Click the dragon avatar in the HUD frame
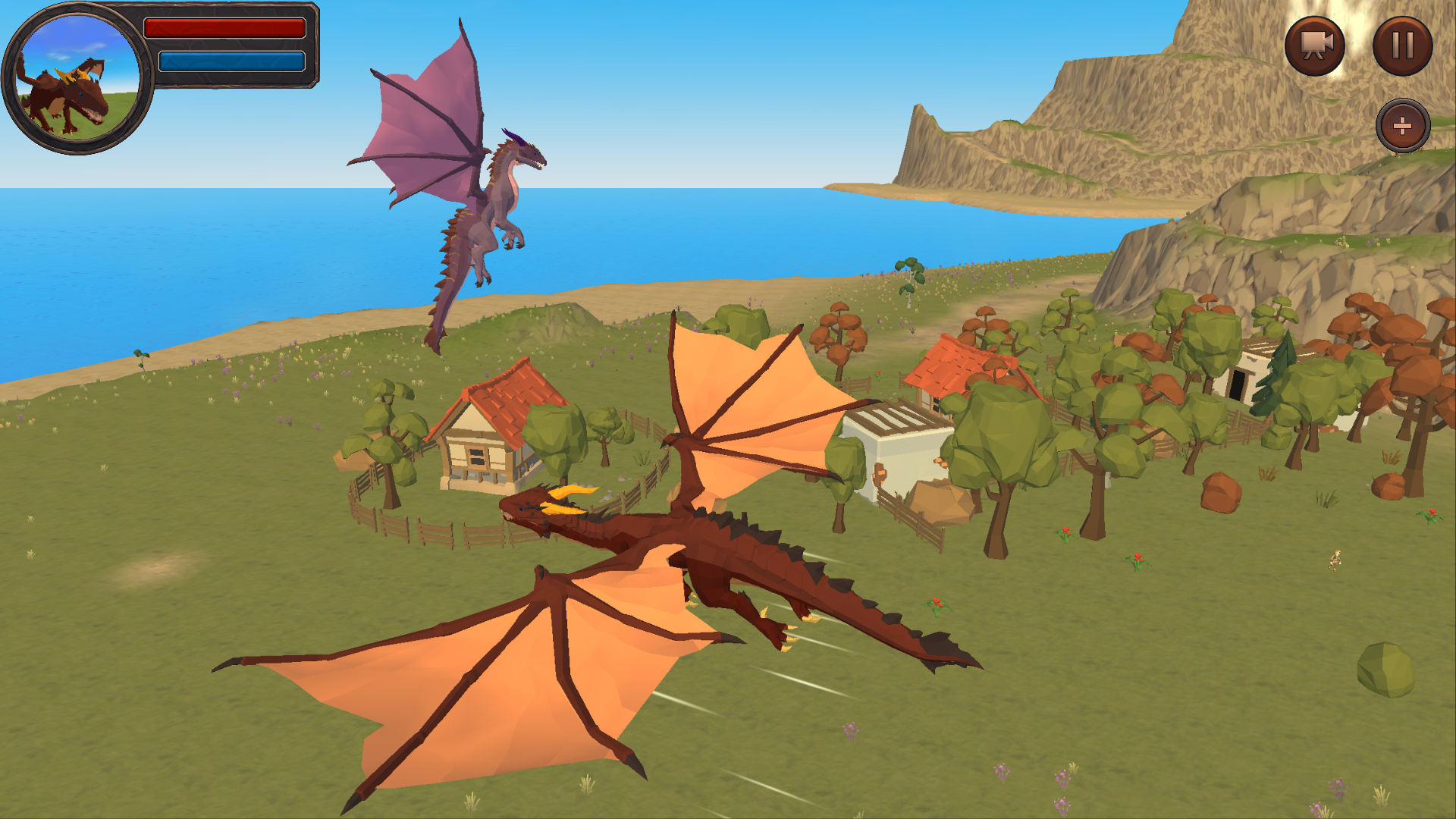 [76, 80]
